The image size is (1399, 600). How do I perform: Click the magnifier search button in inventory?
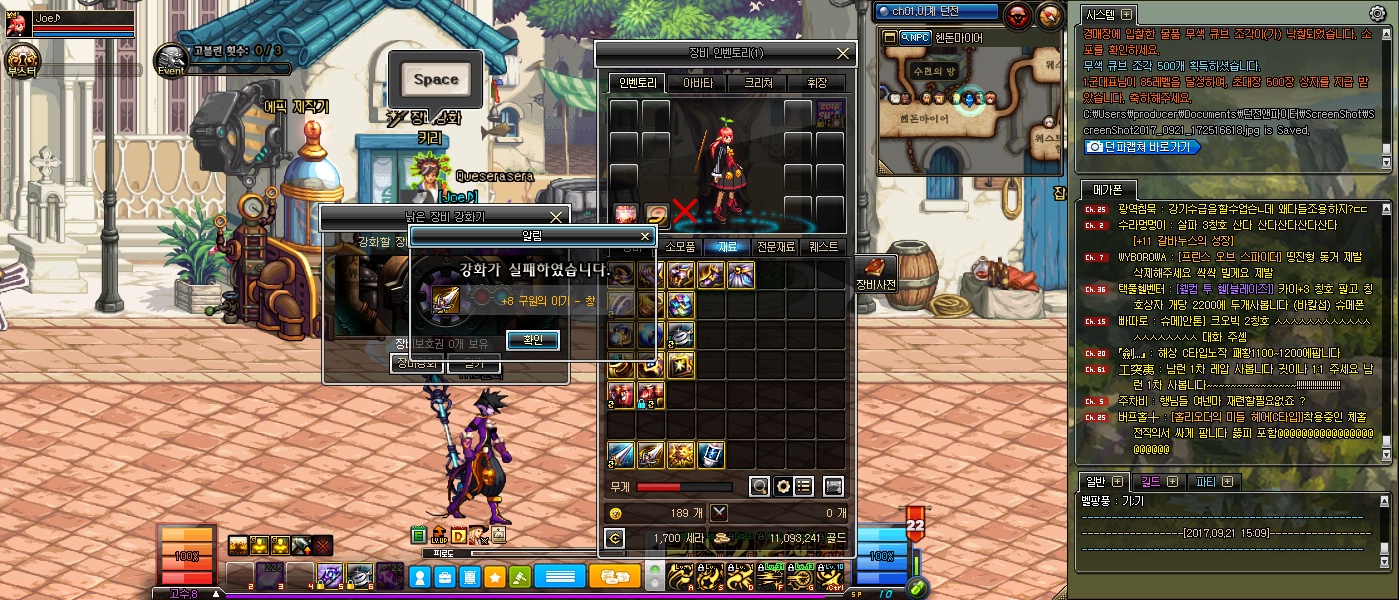(760, 486)
